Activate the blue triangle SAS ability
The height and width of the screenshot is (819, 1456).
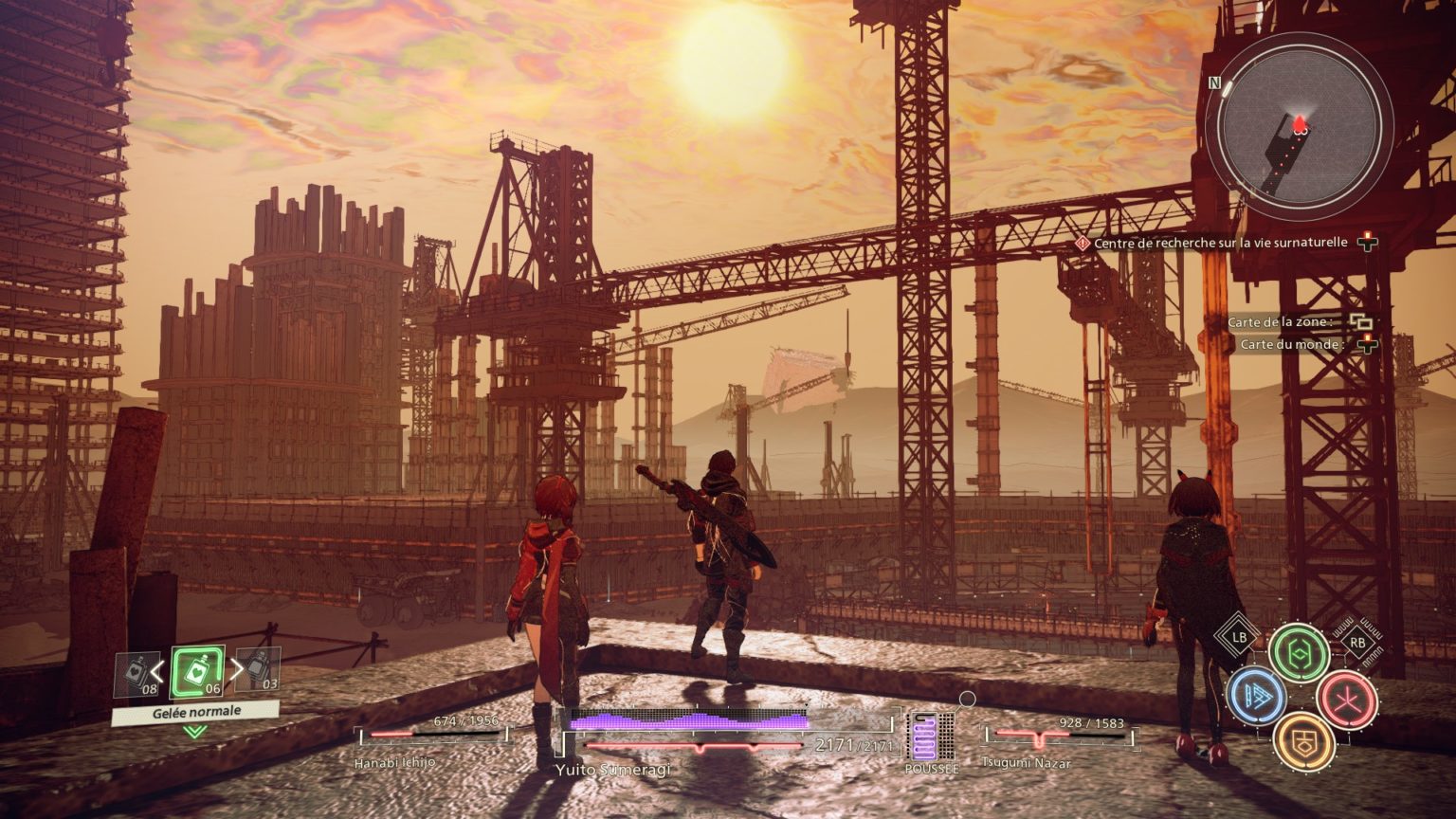pos(1256,697)
